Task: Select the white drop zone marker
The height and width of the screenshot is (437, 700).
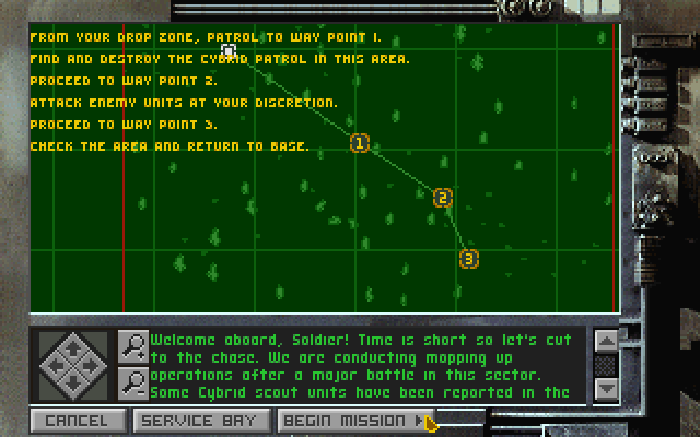Action: (228, 51)
